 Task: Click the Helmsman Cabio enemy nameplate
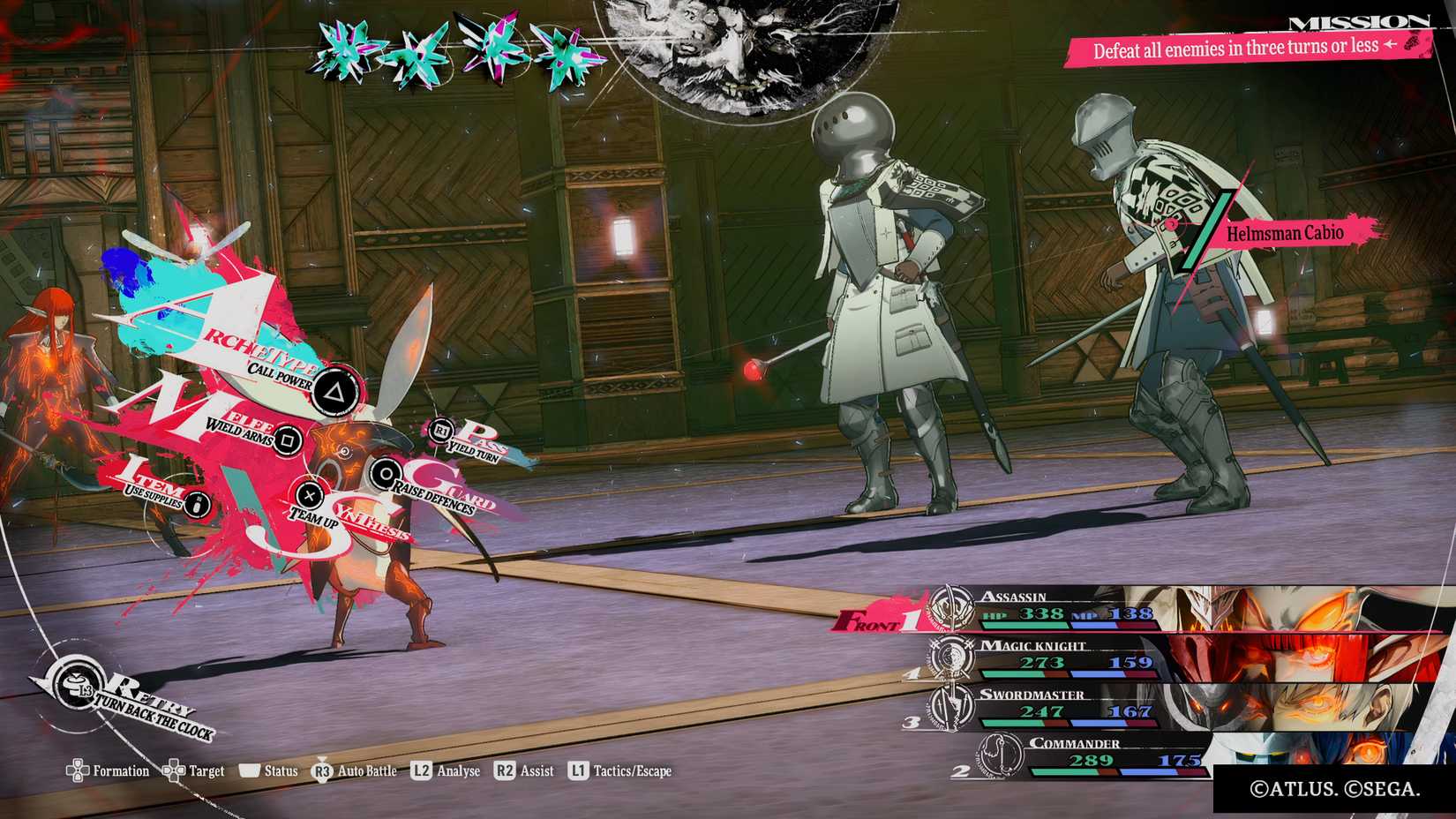[1284, 233]
